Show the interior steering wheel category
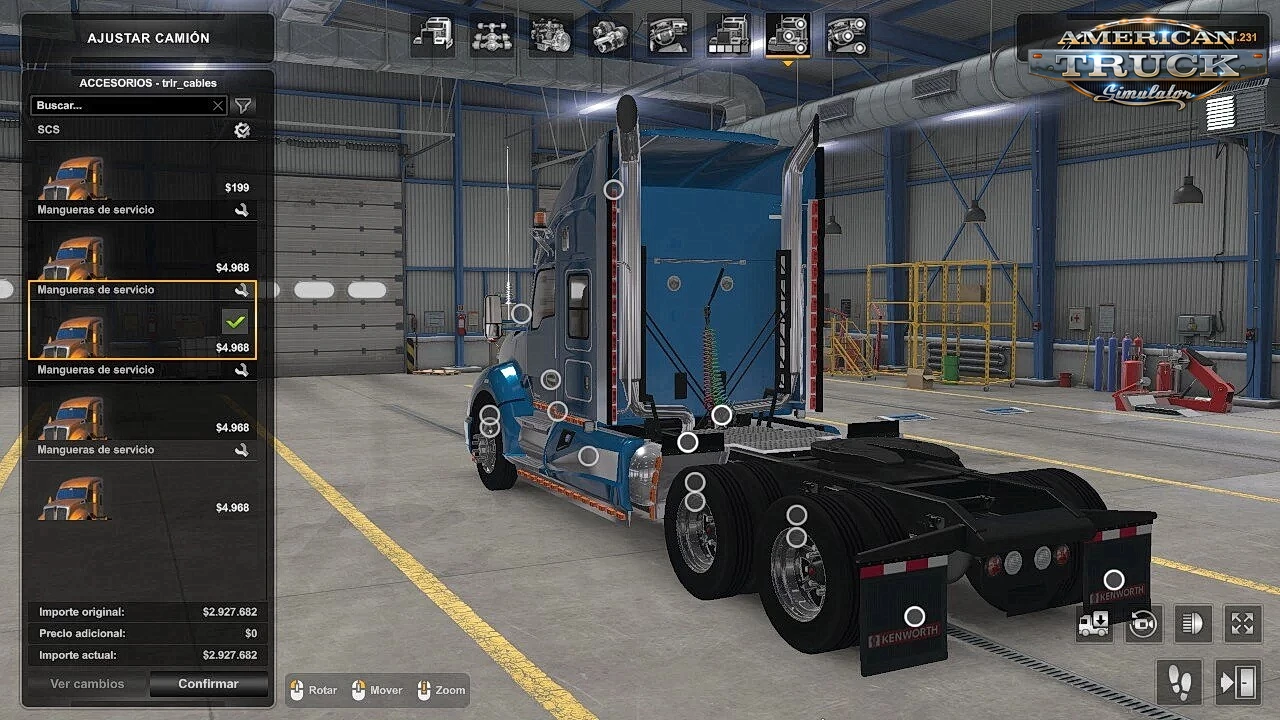Image resolution: width=1280 pixels, height=720 pixels. click(x=669, y=36)
